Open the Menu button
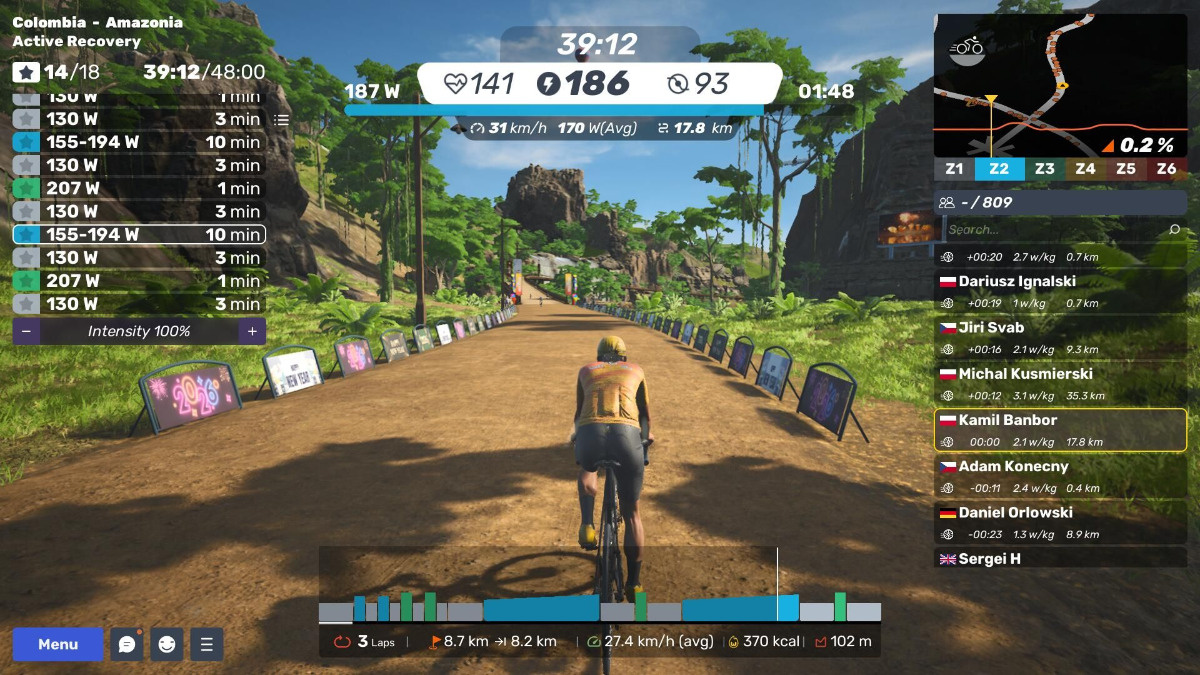 point(58,644)
